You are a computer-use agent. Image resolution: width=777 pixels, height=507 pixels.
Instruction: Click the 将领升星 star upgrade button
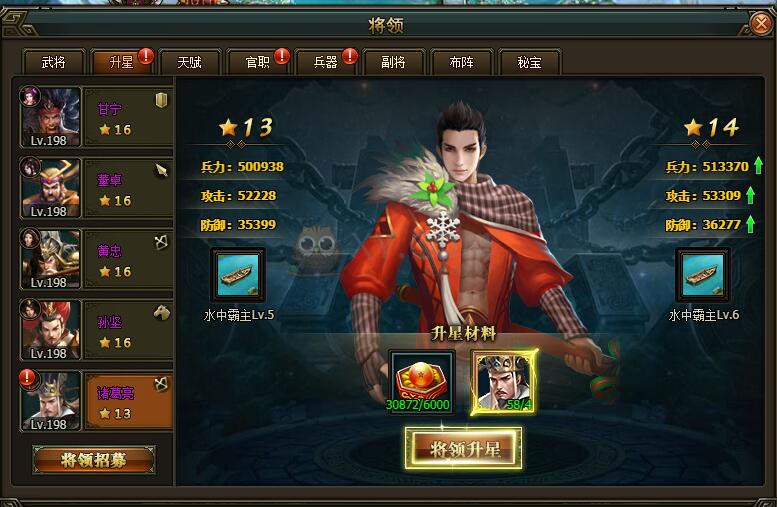pos(463,449)
